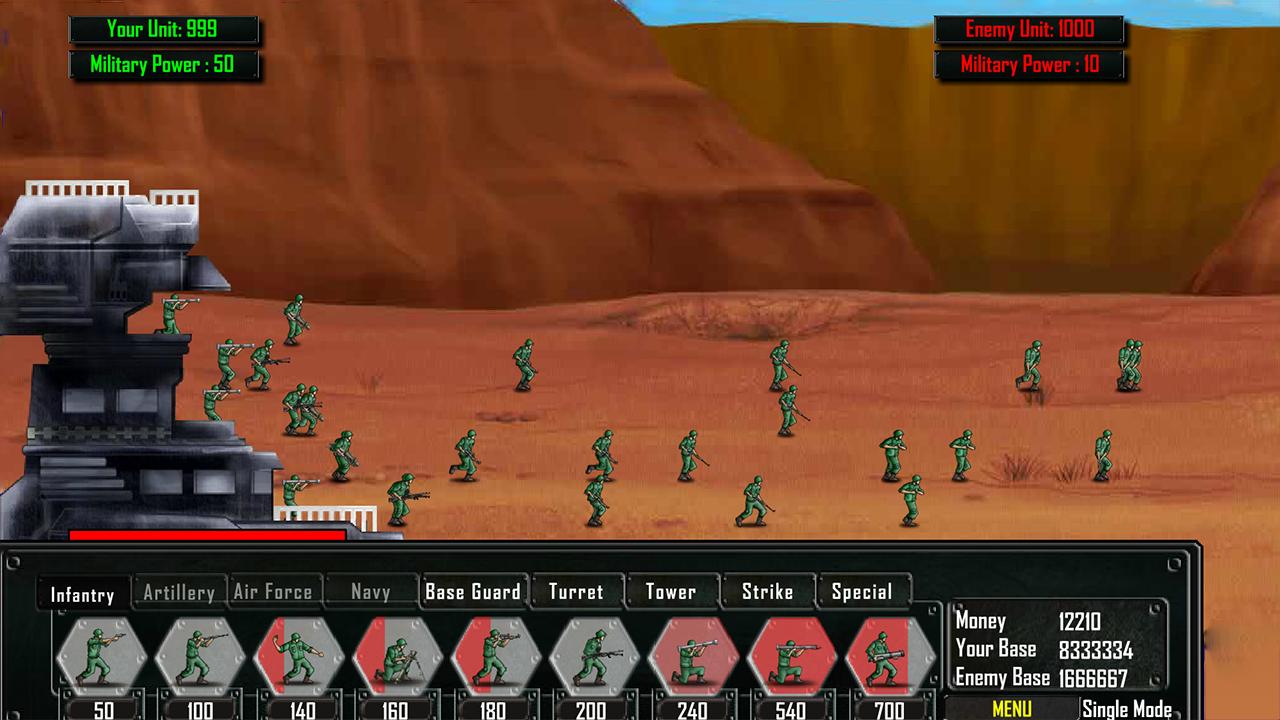Open the Air Force units tab
Viewport: 1280px width, 720px height.
[273, 592]
